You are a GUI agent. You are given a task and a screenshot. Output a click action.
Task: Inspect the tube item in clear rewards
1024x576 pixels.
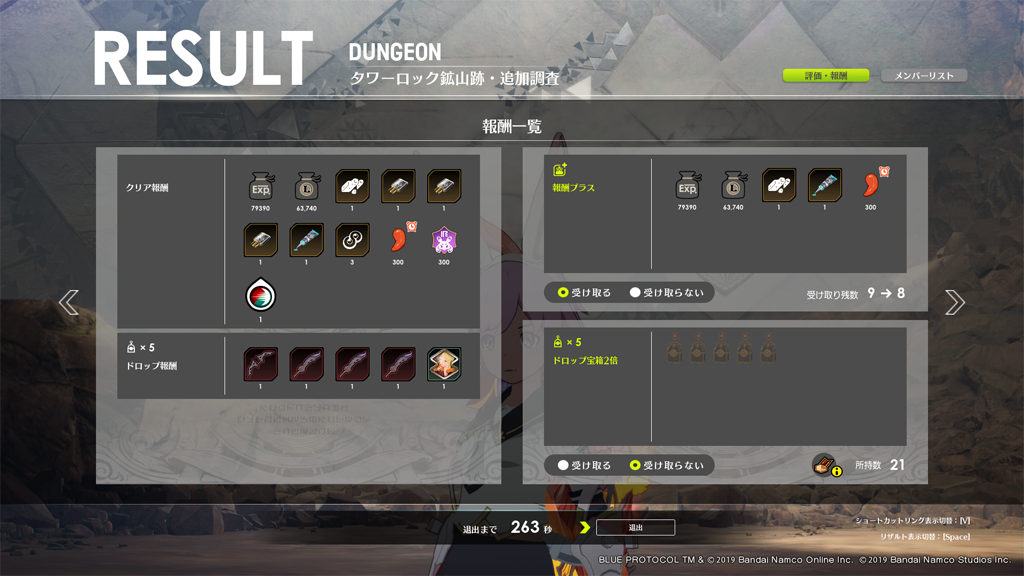[307, 241]
